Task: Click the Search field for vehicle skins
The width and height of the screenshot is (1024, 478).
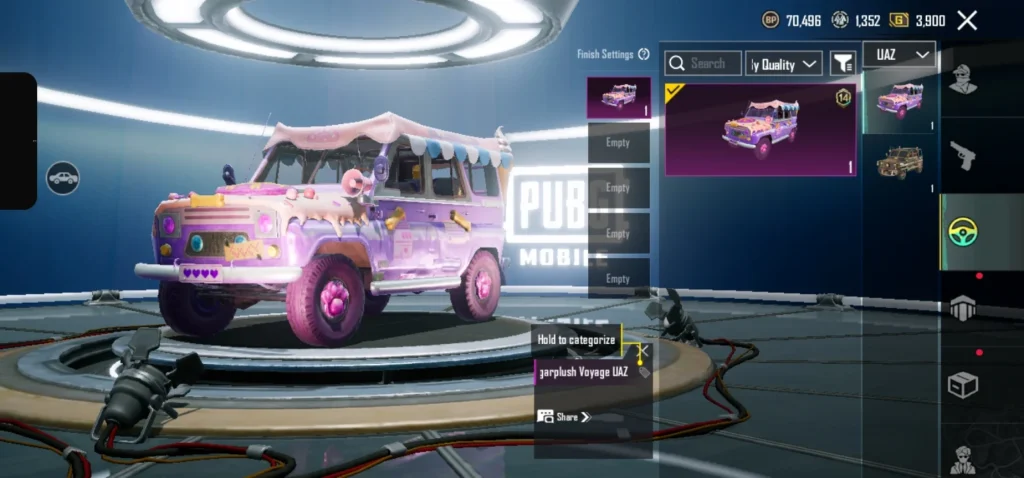Action: [703, 64]
